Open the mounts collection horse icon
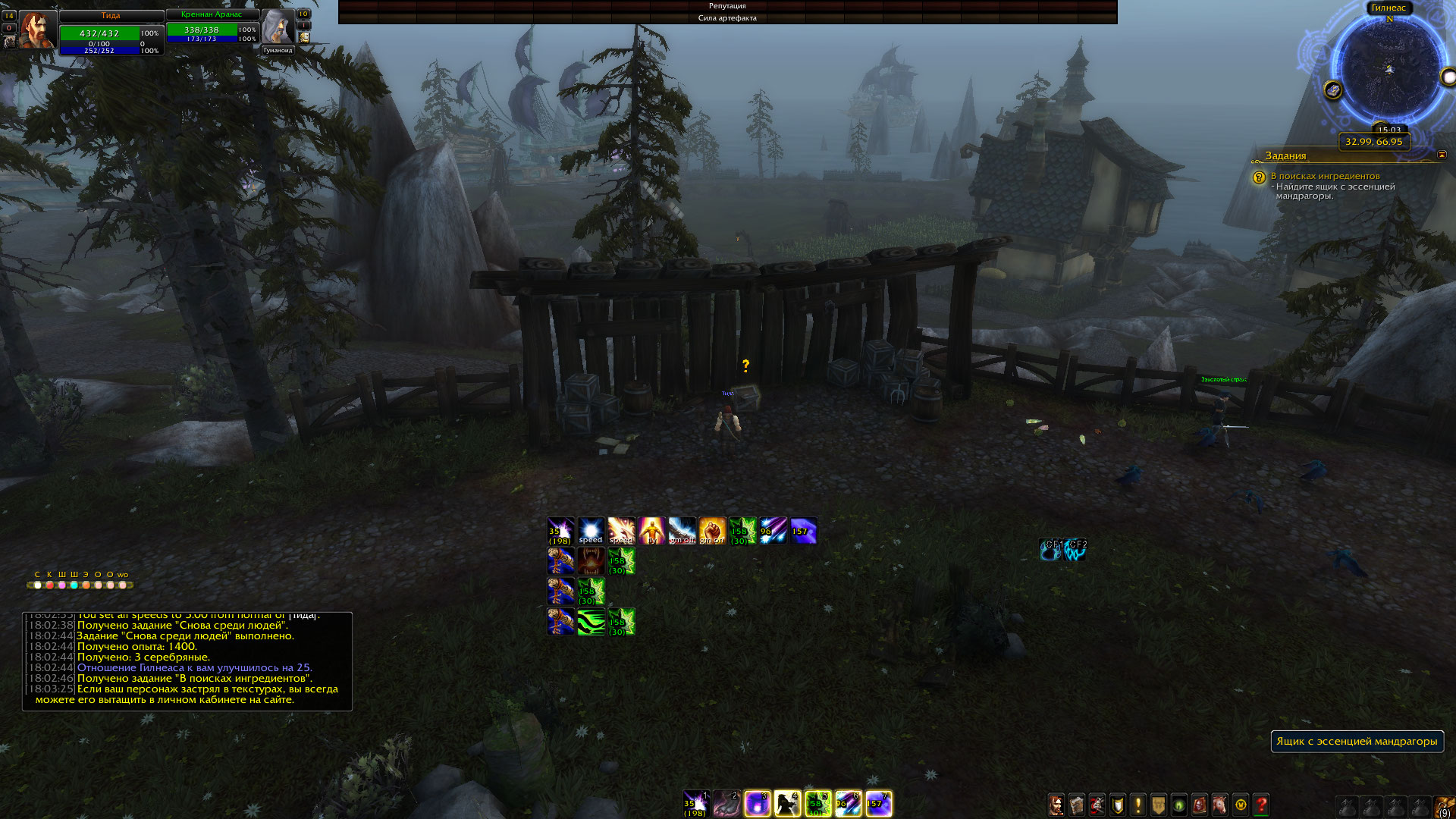Viewport: 1456px width, 819px height. click(1219, 805)
